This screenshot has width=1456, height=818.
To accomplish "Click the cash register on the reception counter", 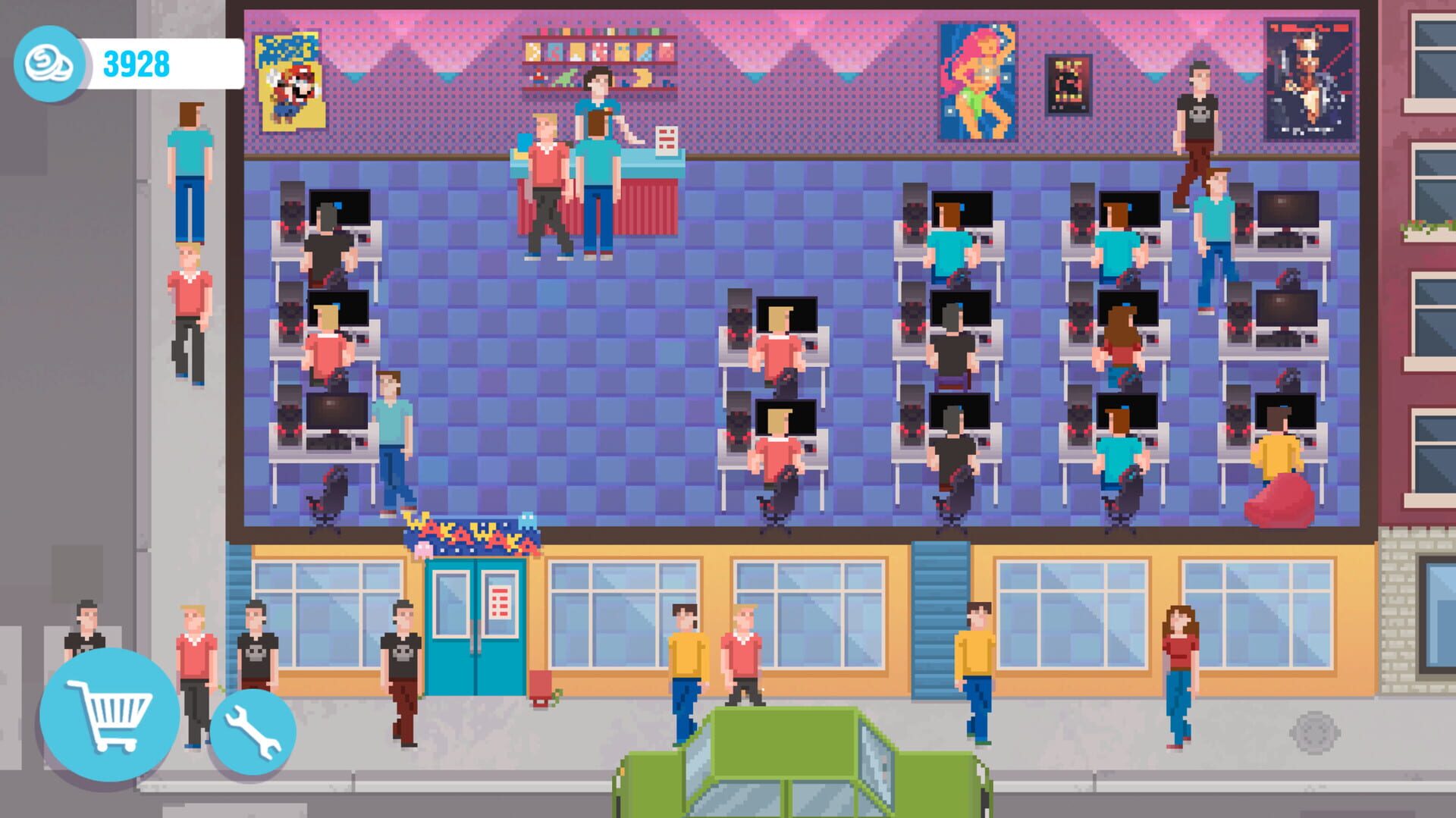I will pos(666,140).
